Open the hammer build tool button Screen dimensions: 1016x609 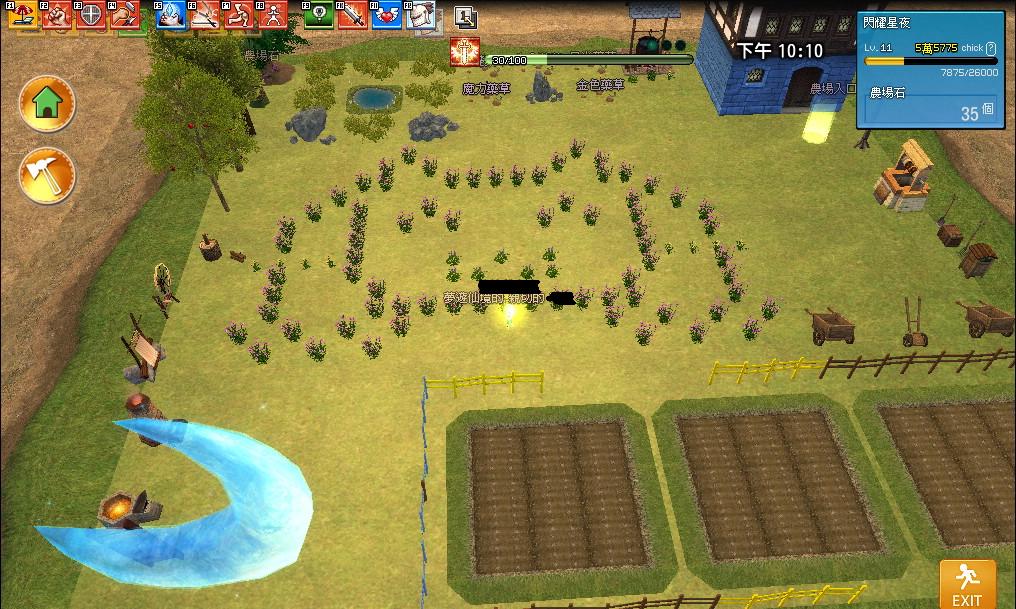coord(47,176)
